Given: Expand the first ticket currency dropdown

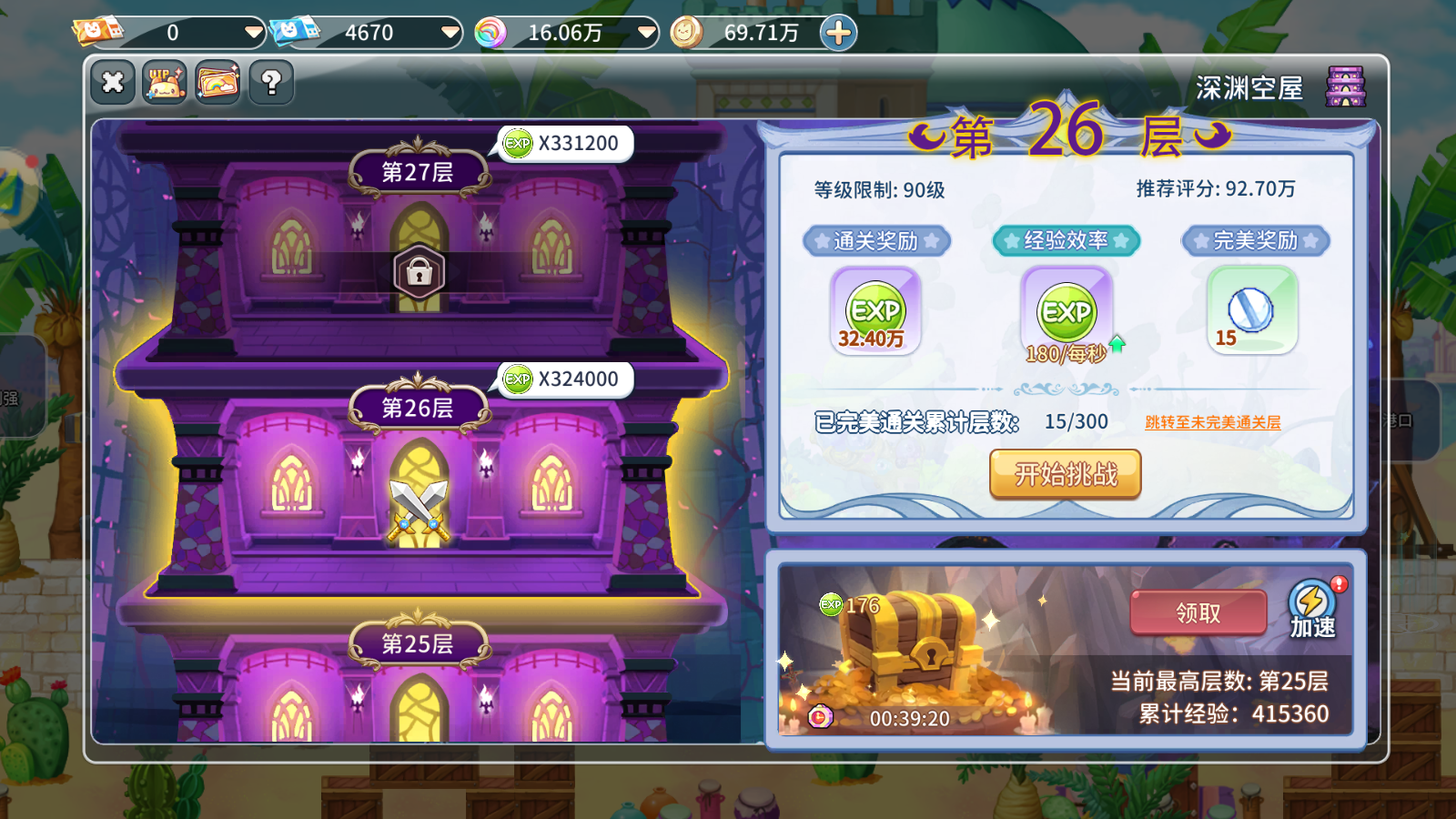Looking at the screenshot, I should [x=251, y=32].
